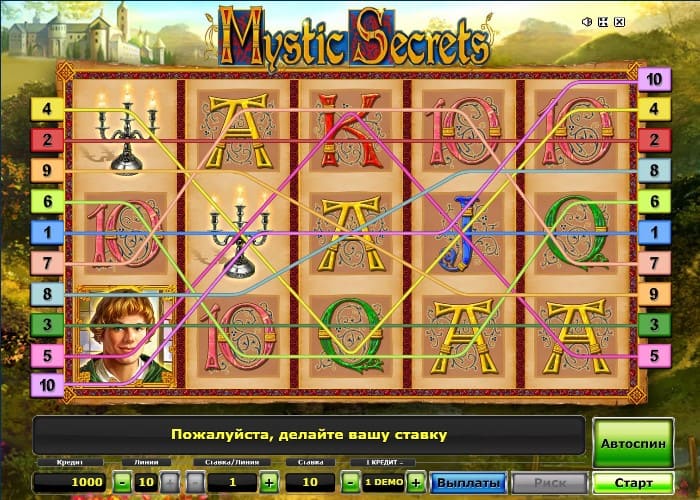Increase the Ставка/Линия bet per line
This screenshot has height=500, width=700.
click(x=268, y=482)
